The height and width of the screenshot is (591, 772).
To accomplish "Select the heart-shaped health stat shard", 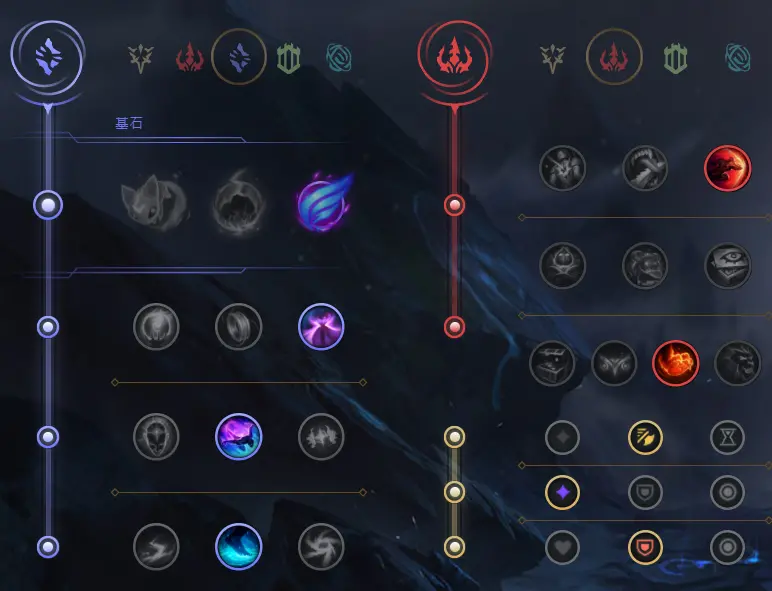I will point(563,547).
